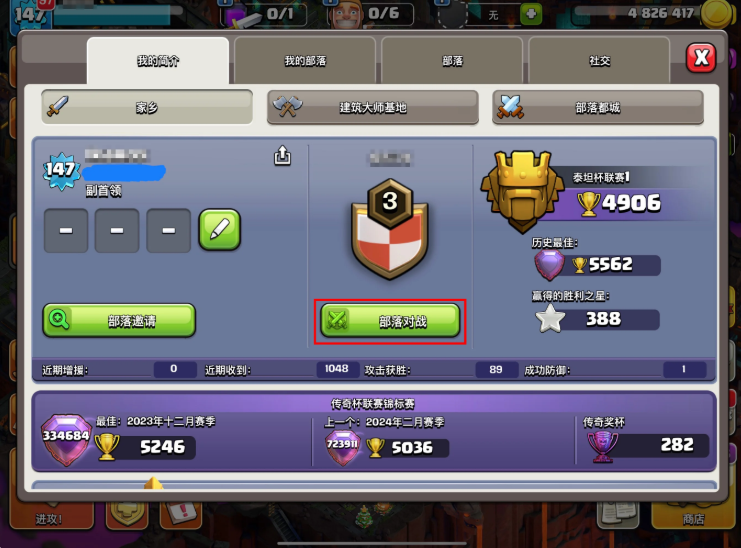This screenshot has width=741, height=548.
Task: Tap the green plus button at top
Action: pyautogui.click(x=531, y=14)
